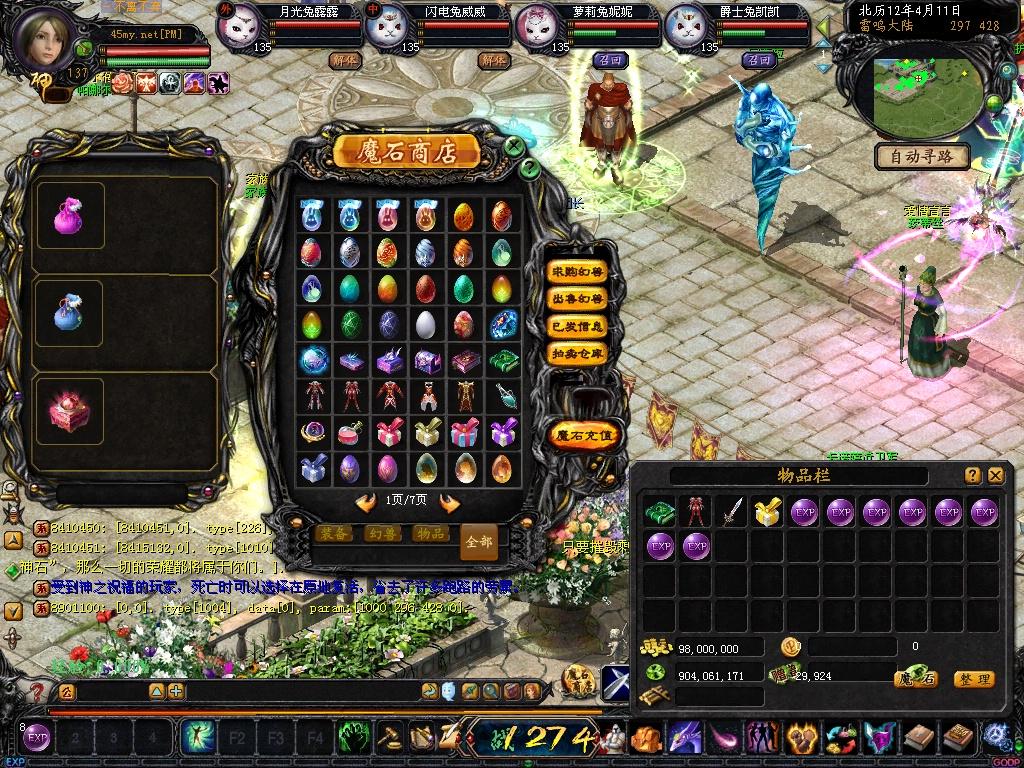Switch to the 装备 equipment tab

(x=335, y=534)
